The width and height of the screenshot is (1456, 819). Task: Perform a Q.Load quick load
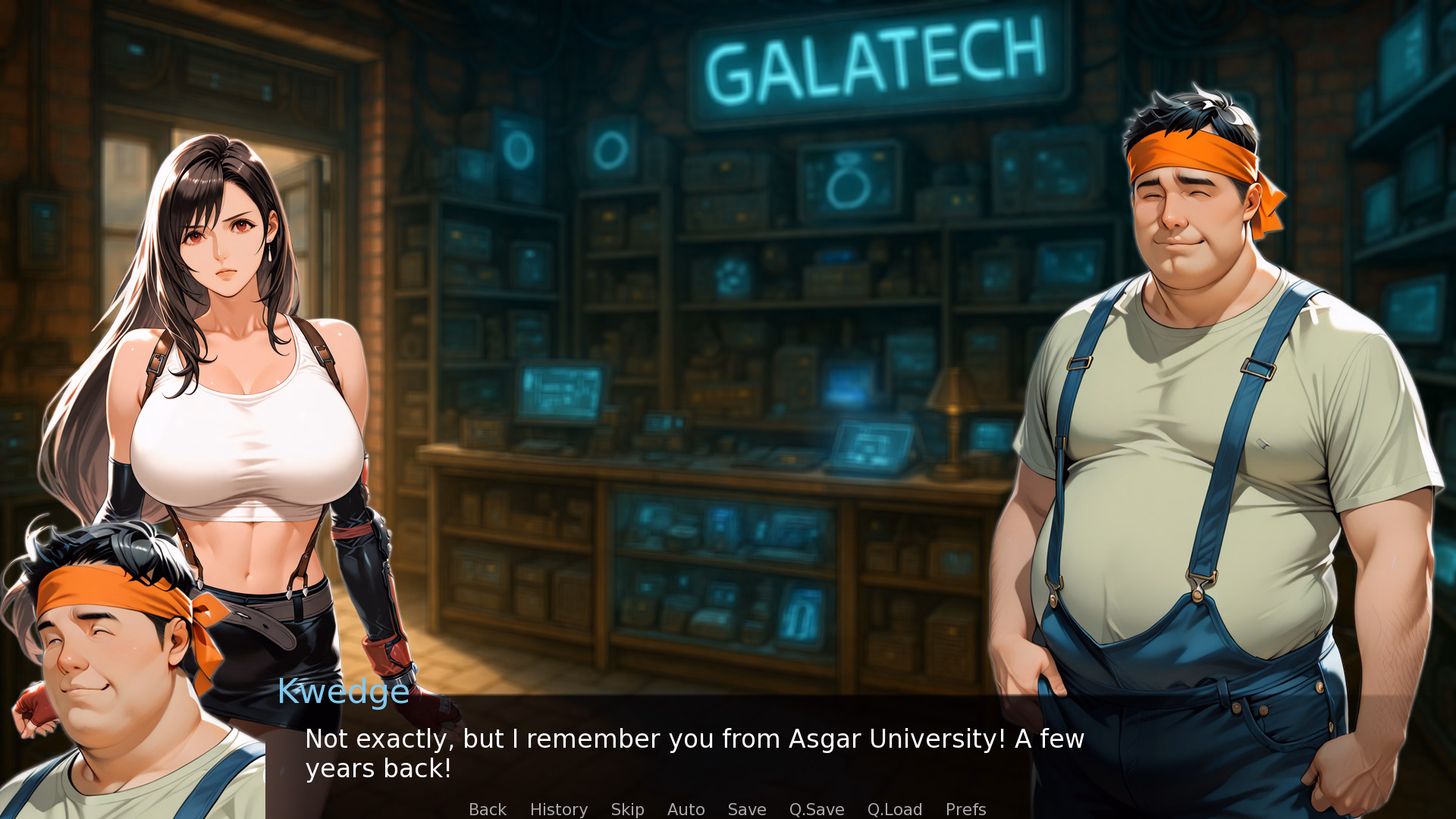click(894, 809)
